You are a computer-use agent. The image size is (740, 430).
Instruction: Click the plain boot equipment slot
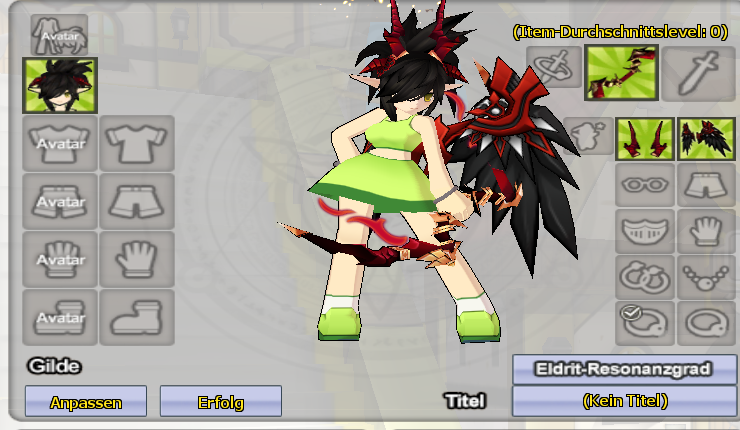coord(137,317)
